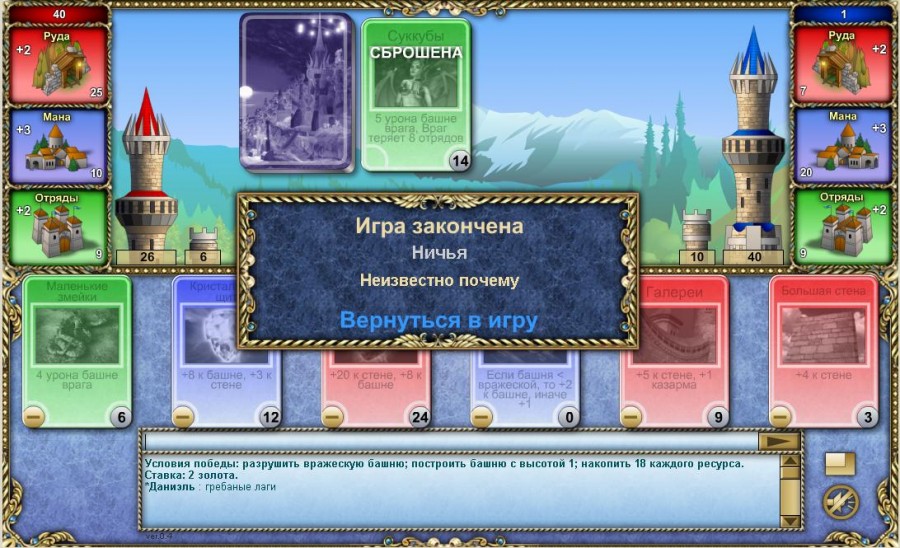Click the chat scrollbar down arrow
This screenshot has height=548, width=900.
pos(790,521)
